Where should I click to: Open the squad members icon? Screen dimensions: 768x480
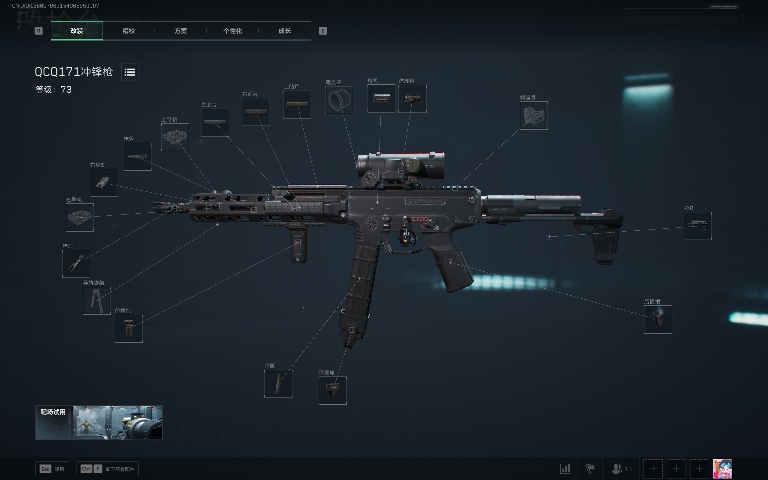tap(621, 468)
